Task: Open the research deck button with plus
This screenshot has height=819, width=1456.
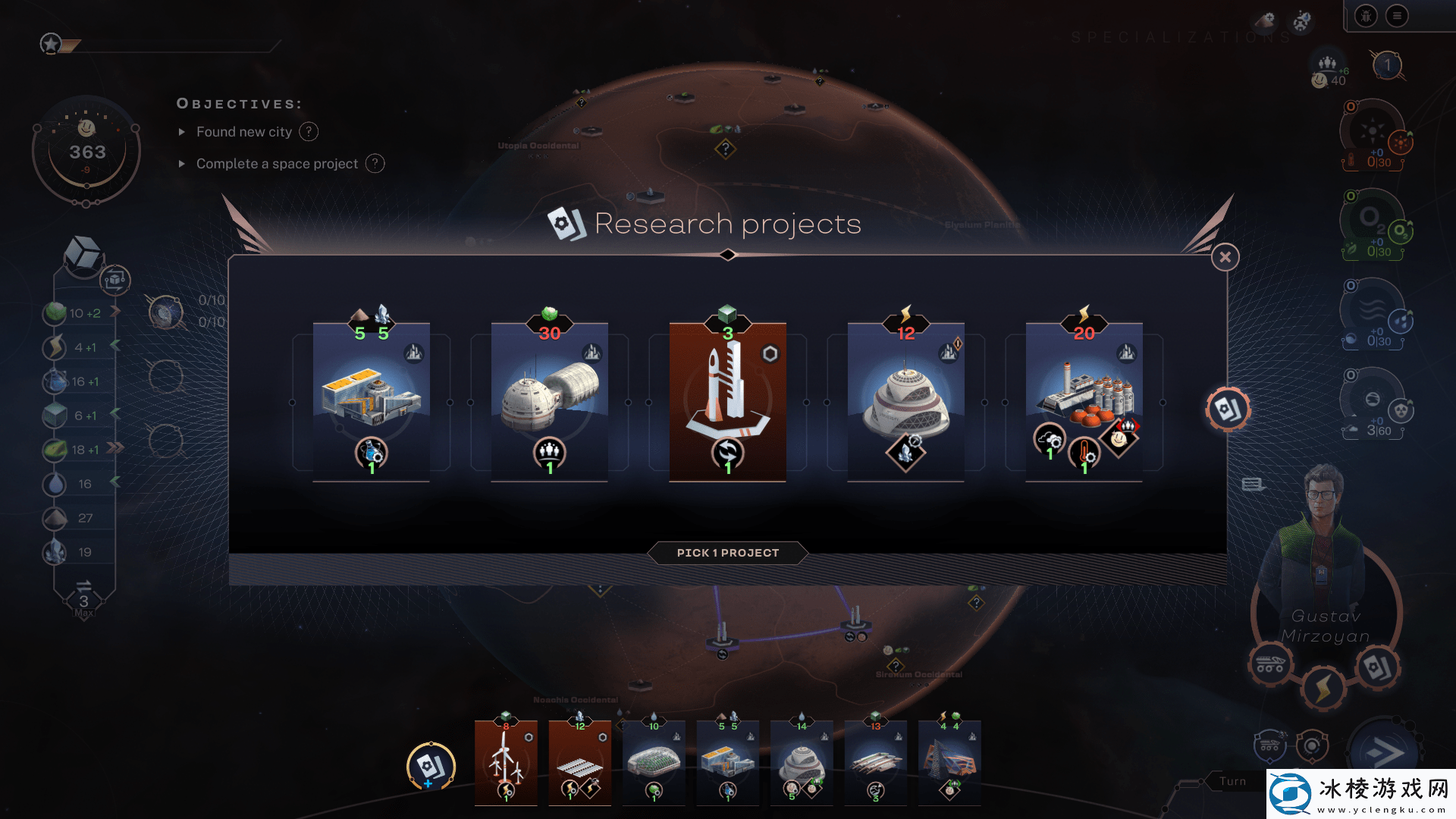Action: 431,766
